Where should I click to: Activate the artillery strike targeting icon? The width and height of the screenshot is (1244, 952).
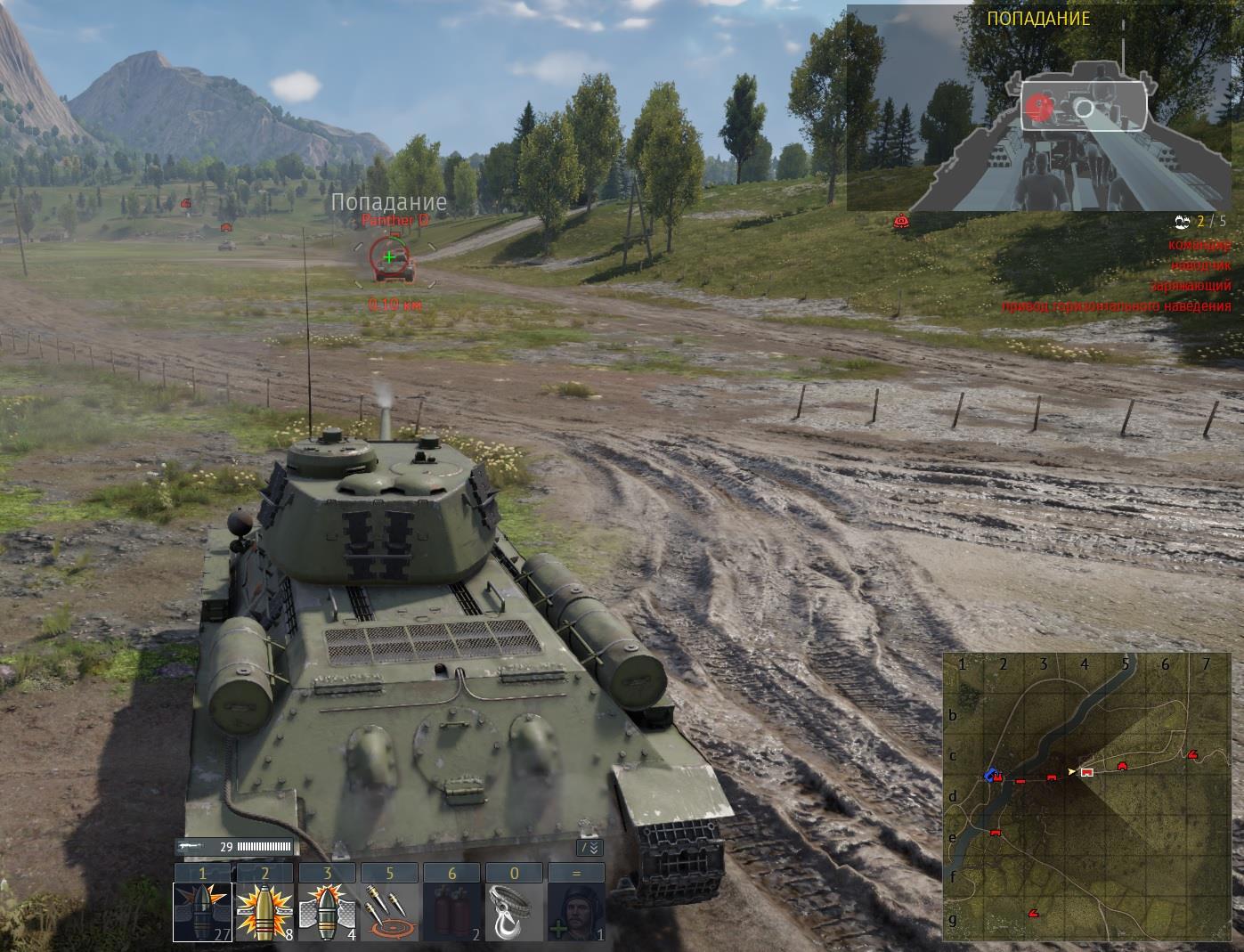coord(389,912)
